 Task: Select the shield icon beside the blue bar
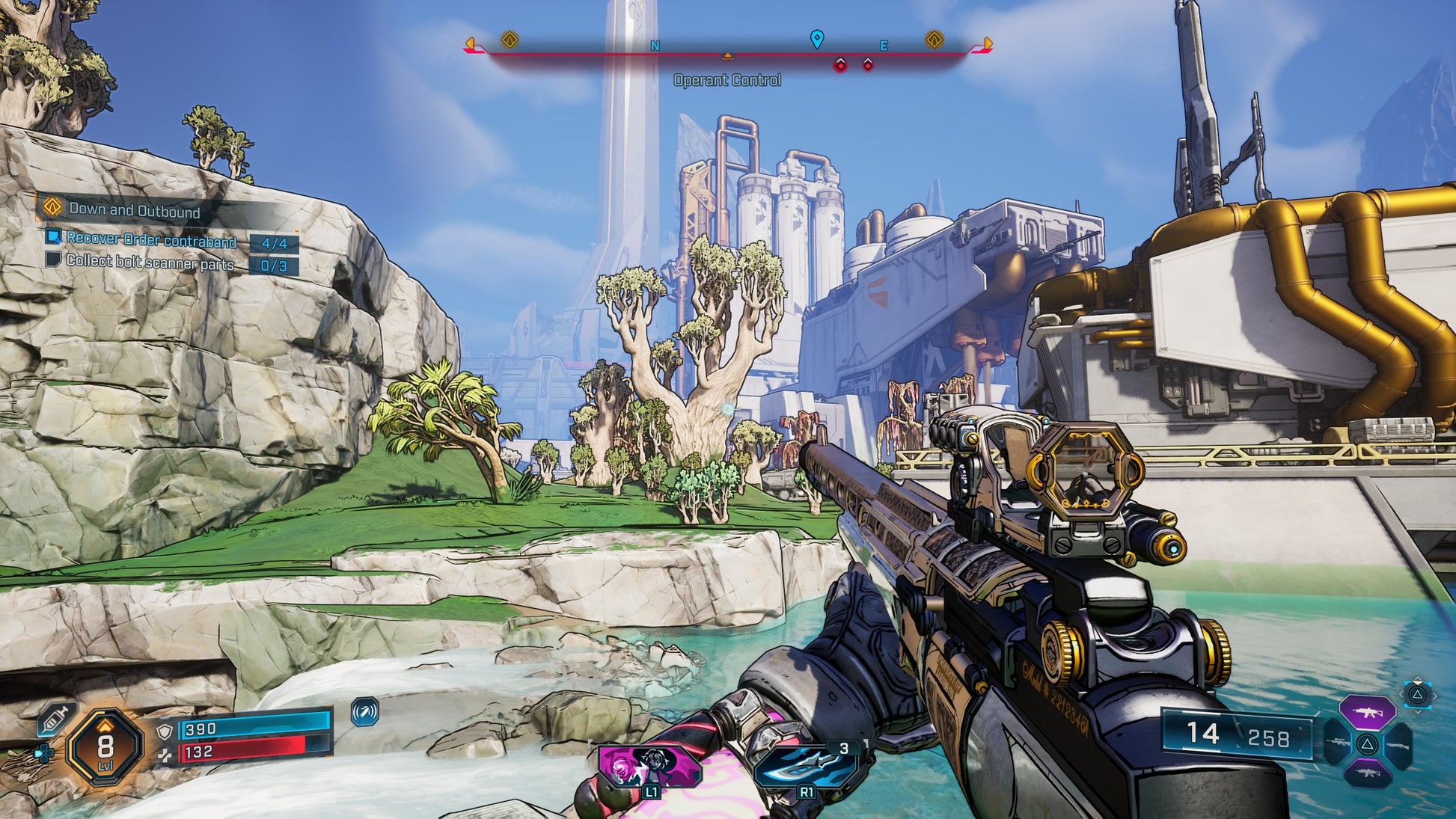pos(165,731)
